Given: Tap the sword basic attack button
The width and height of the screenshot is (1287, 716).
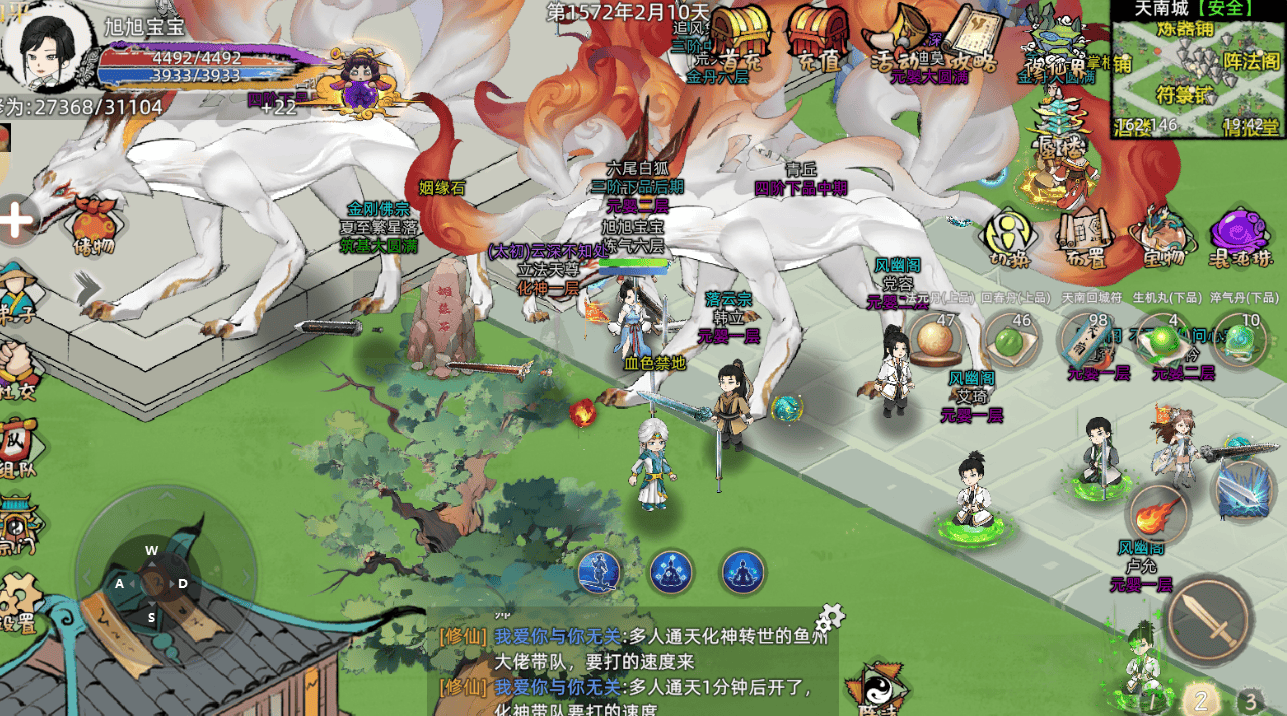Looking at the screenshot, I should [x=1210, y=618].
